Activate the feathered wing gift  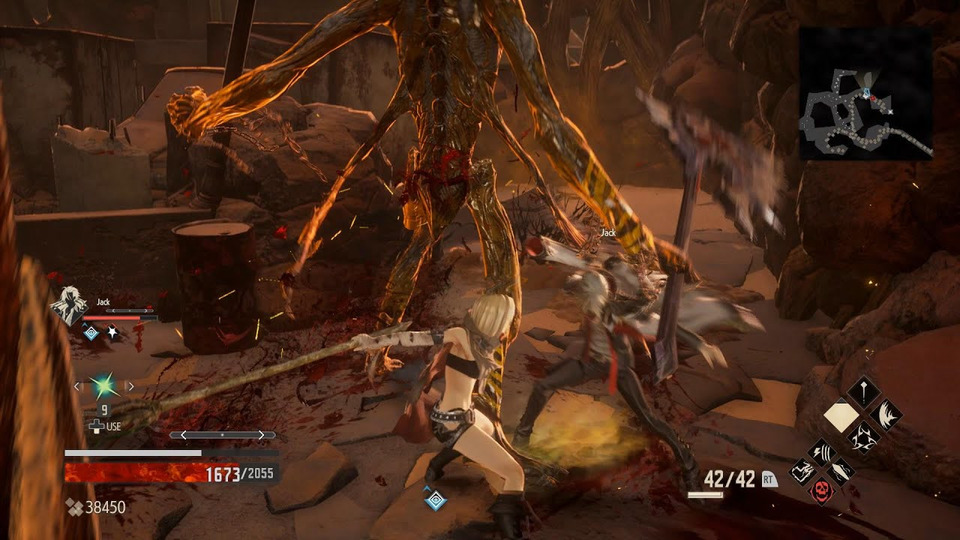point(886,414)
